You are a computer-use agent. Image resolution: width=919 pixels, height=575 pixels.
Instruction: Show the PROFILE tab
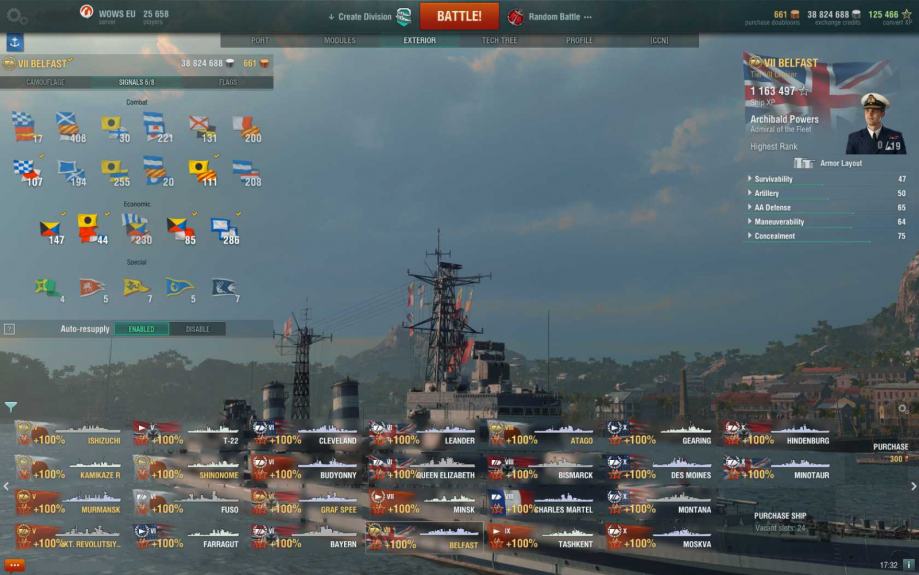tap(579, 41)
